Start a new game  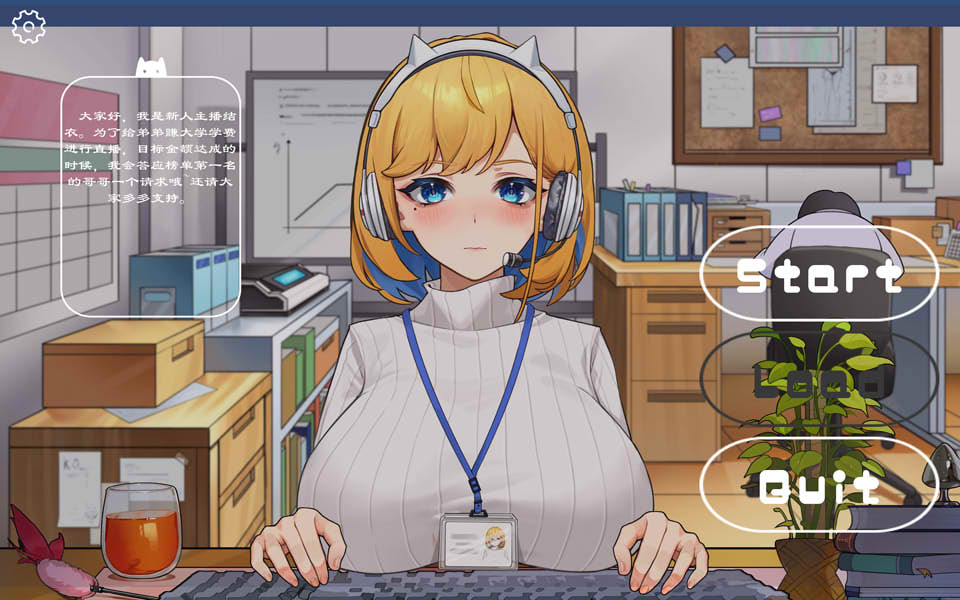point(819,274)
